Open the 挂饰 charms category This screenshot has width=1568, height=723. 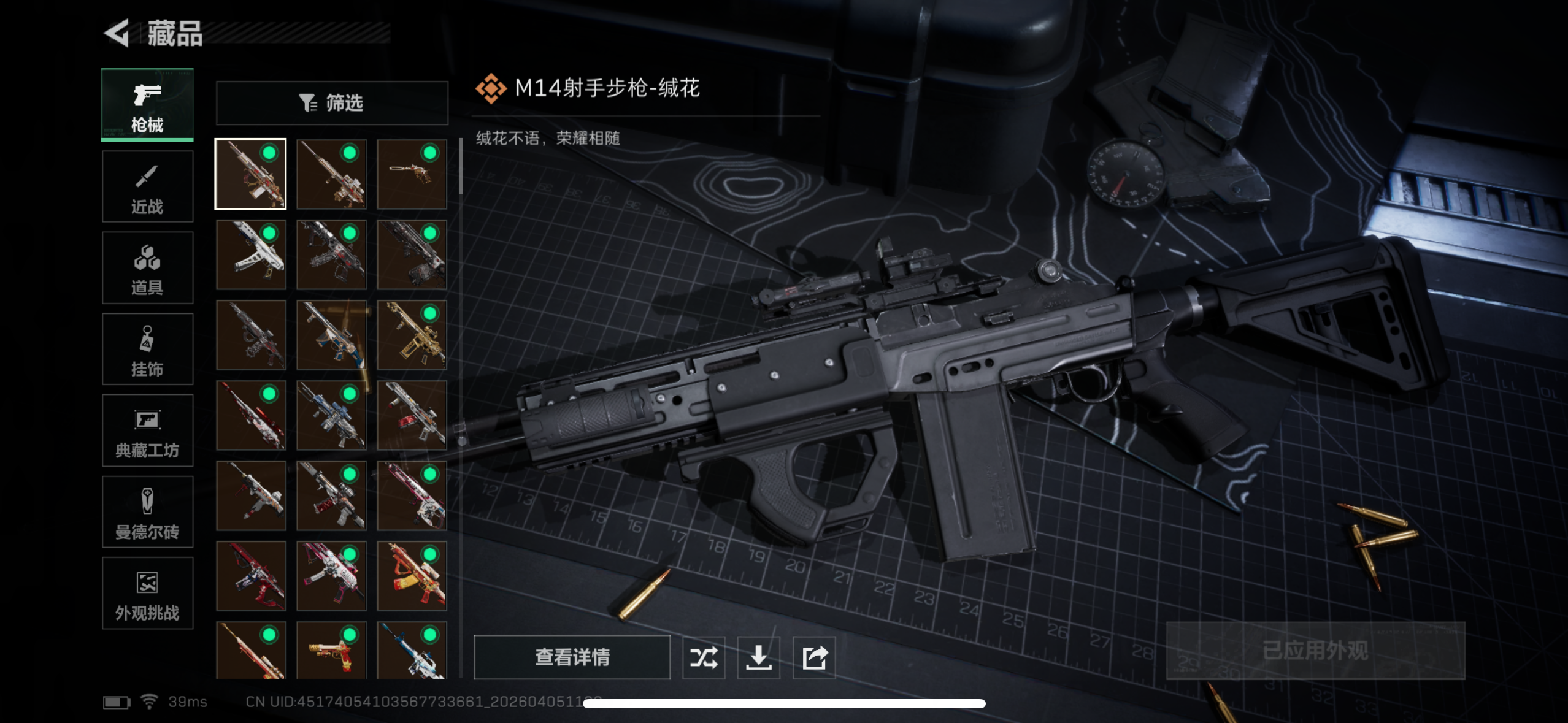tap(147, 349)
